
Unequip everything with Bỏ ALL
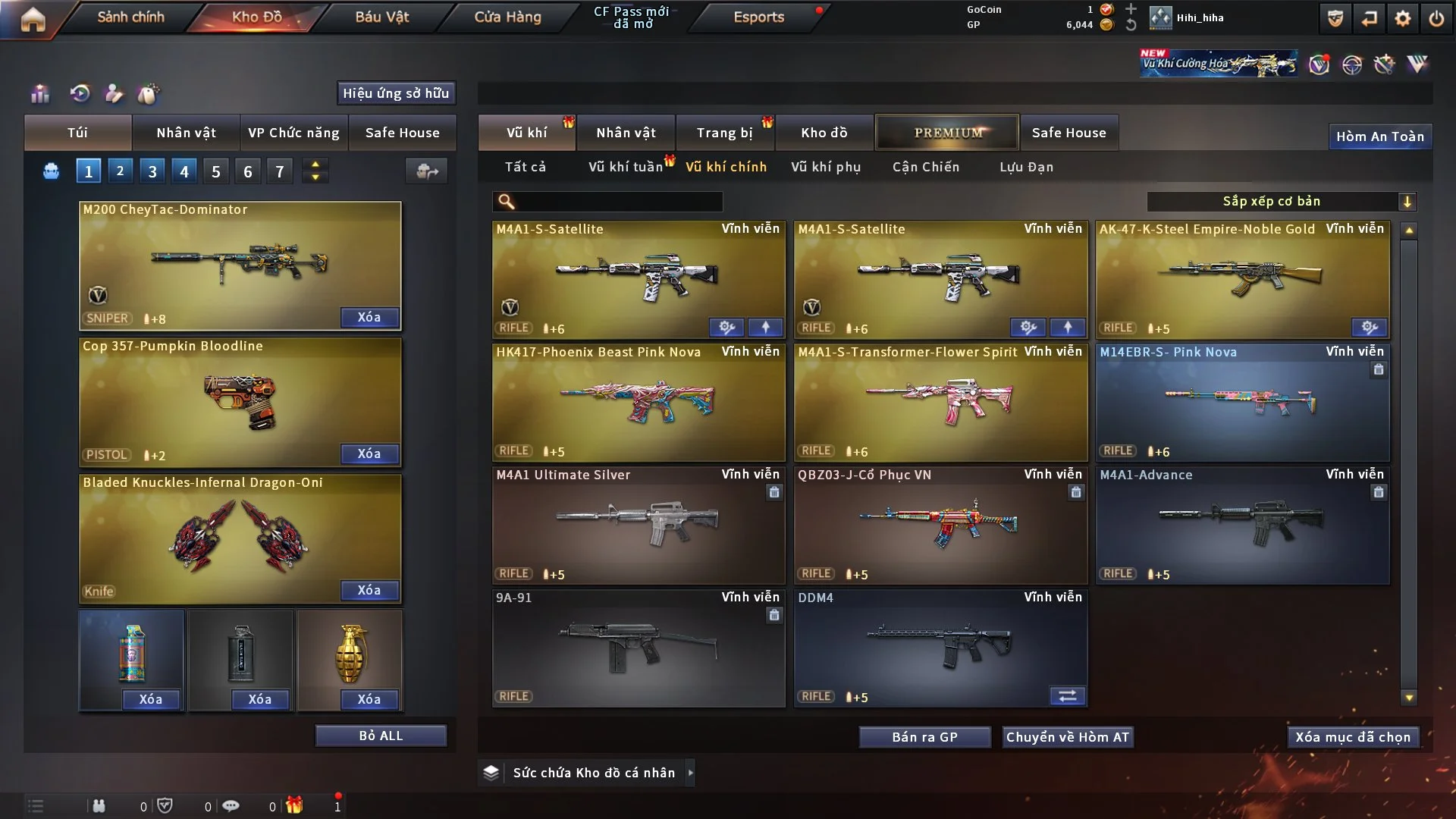(x=381, y=736)
